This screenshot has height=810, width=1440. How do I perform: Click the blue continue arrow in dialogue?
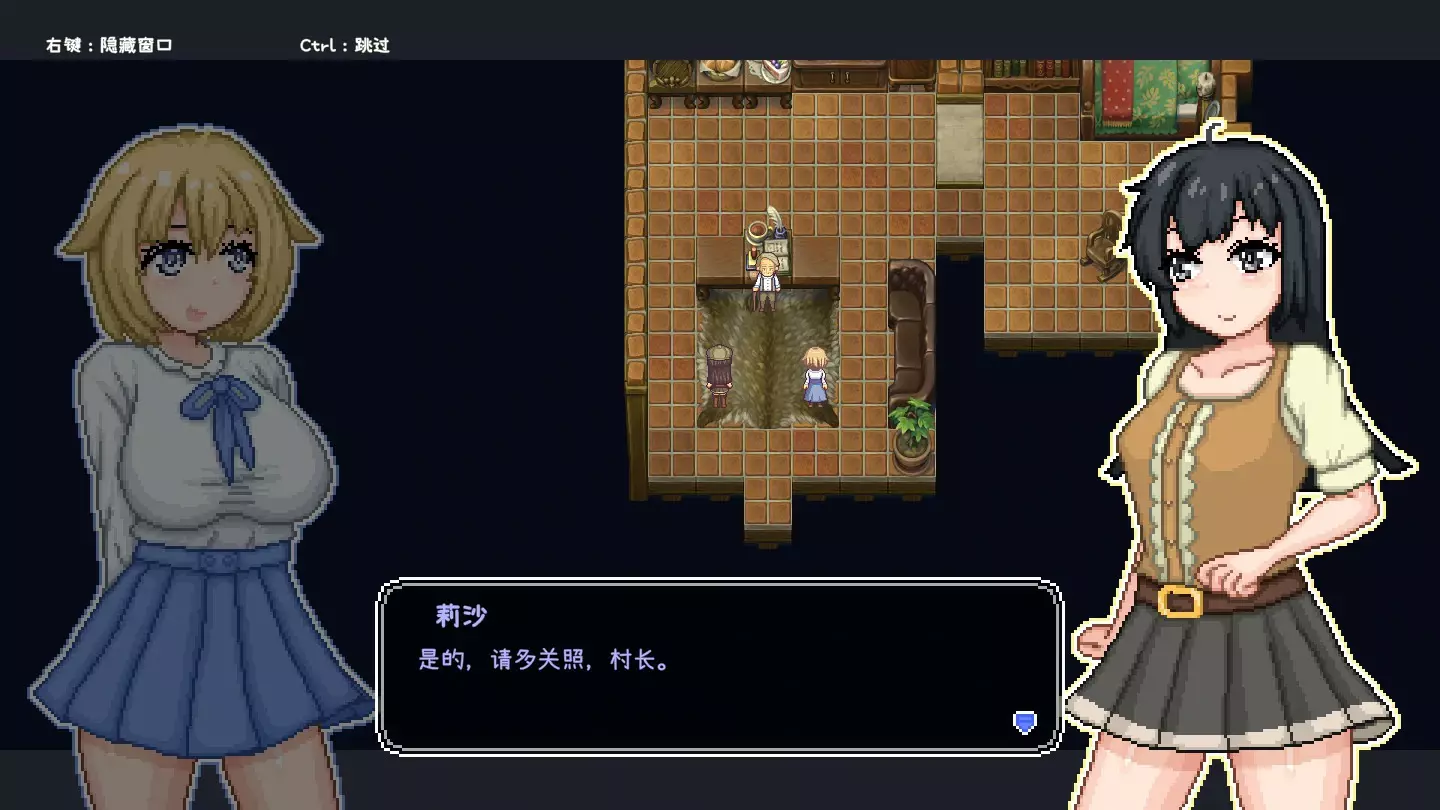point(1024,721)
